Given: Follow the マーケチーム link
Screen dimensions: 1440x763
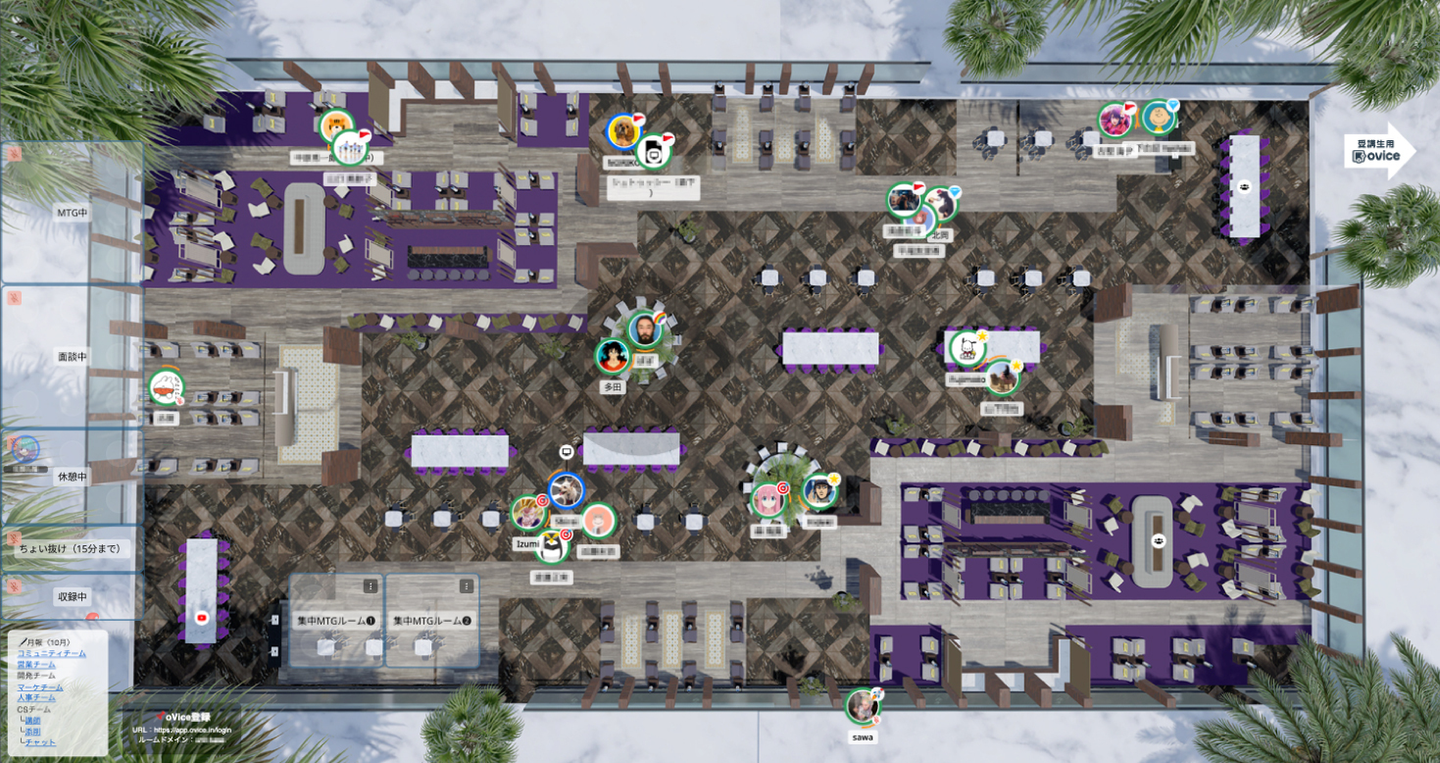Looking at the screenshot, I should (40, 688).
